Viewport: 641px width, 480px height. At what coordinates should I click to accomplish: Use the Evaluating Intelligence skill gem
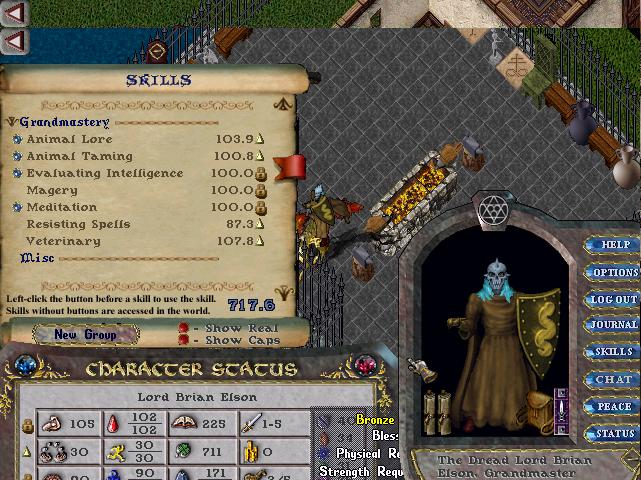(17, 174)
